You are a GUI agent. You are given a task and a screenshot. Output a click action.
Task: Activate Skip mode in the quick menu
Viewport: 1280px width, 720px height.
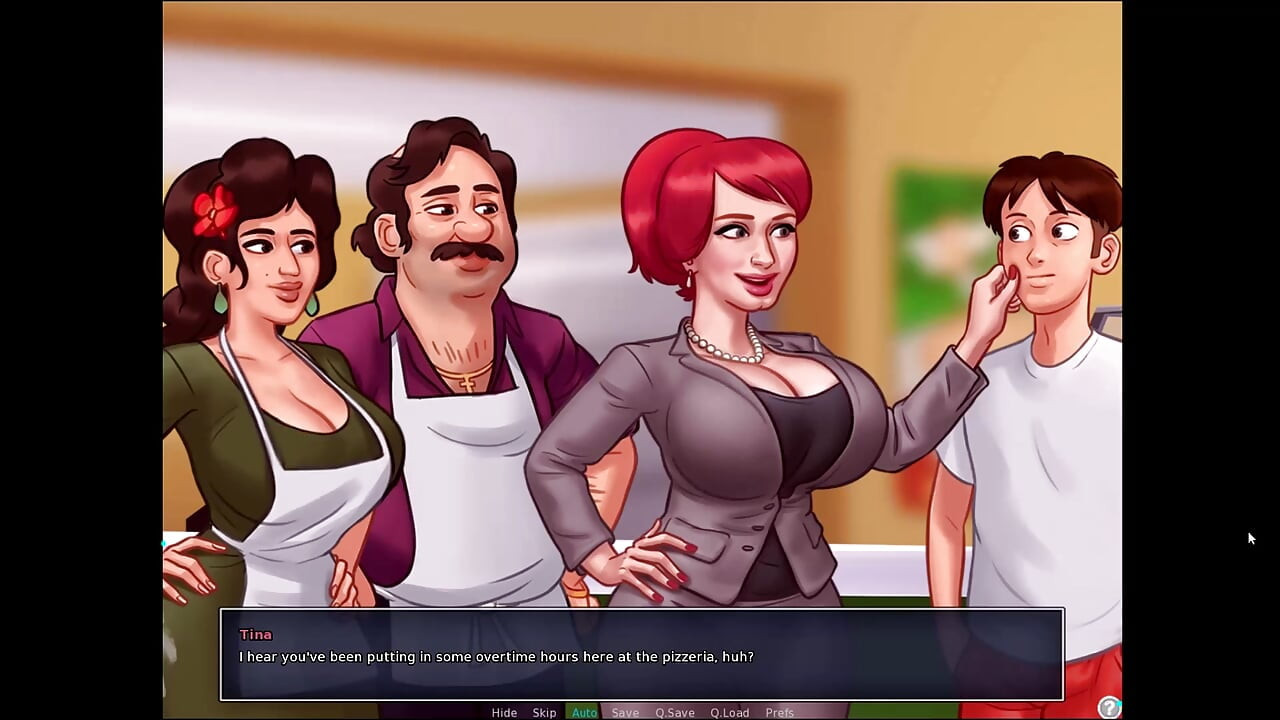coord(544,712)
